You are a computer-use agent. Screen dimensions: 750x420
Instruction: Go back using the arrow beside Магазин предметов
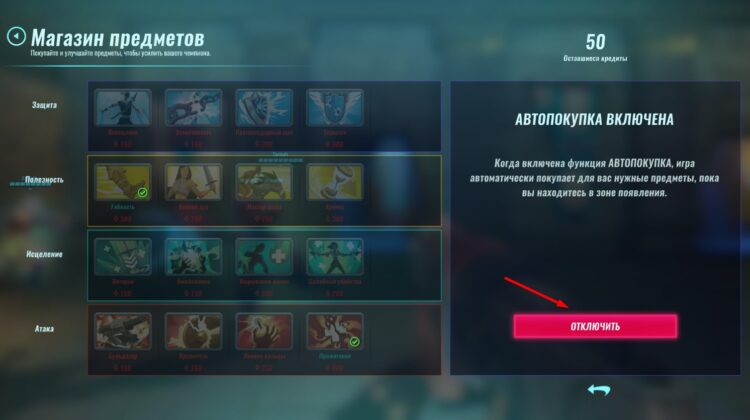point(16,36)
